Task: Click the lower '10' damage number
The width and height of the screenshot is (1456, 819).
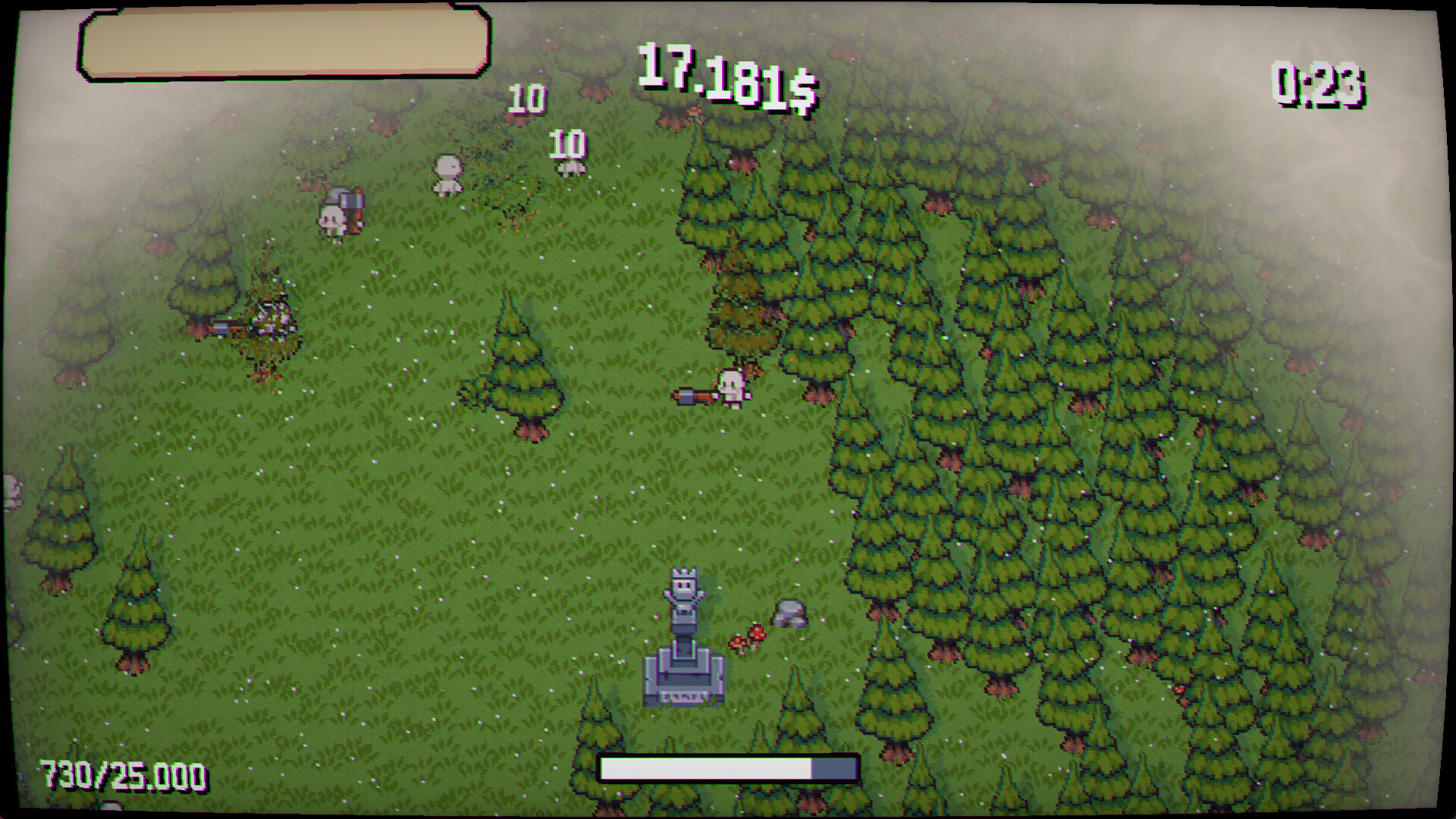Action: tap(567, 143)
